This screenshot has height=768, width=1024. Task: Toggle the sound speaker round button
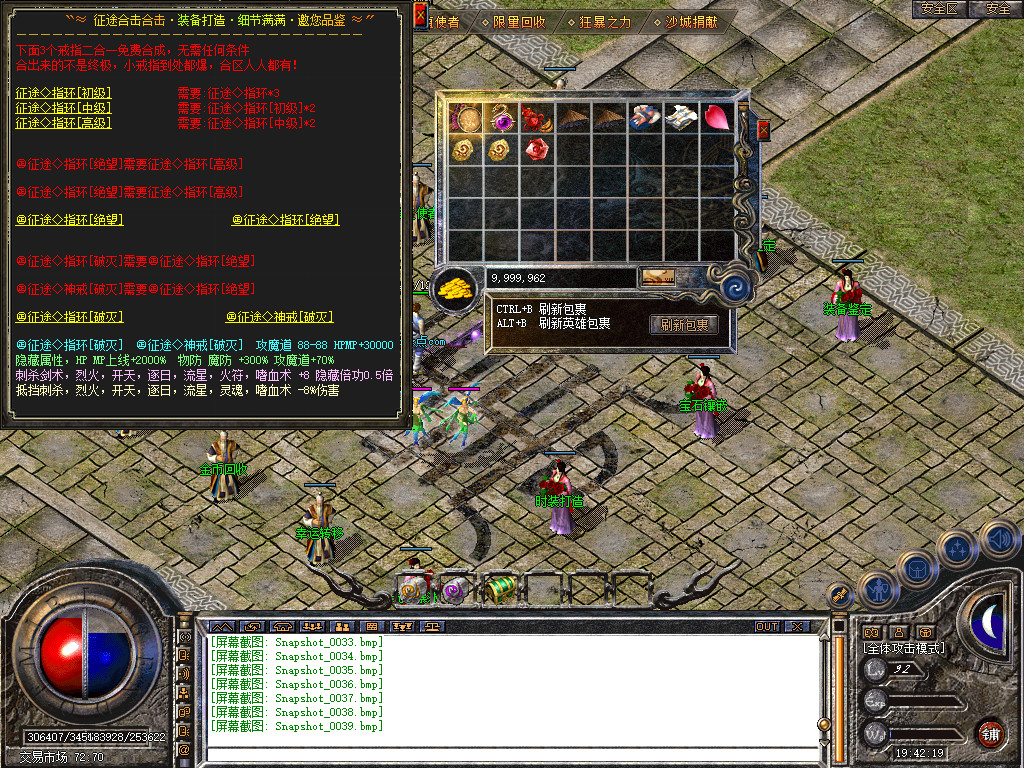[x=1000, y=540]
